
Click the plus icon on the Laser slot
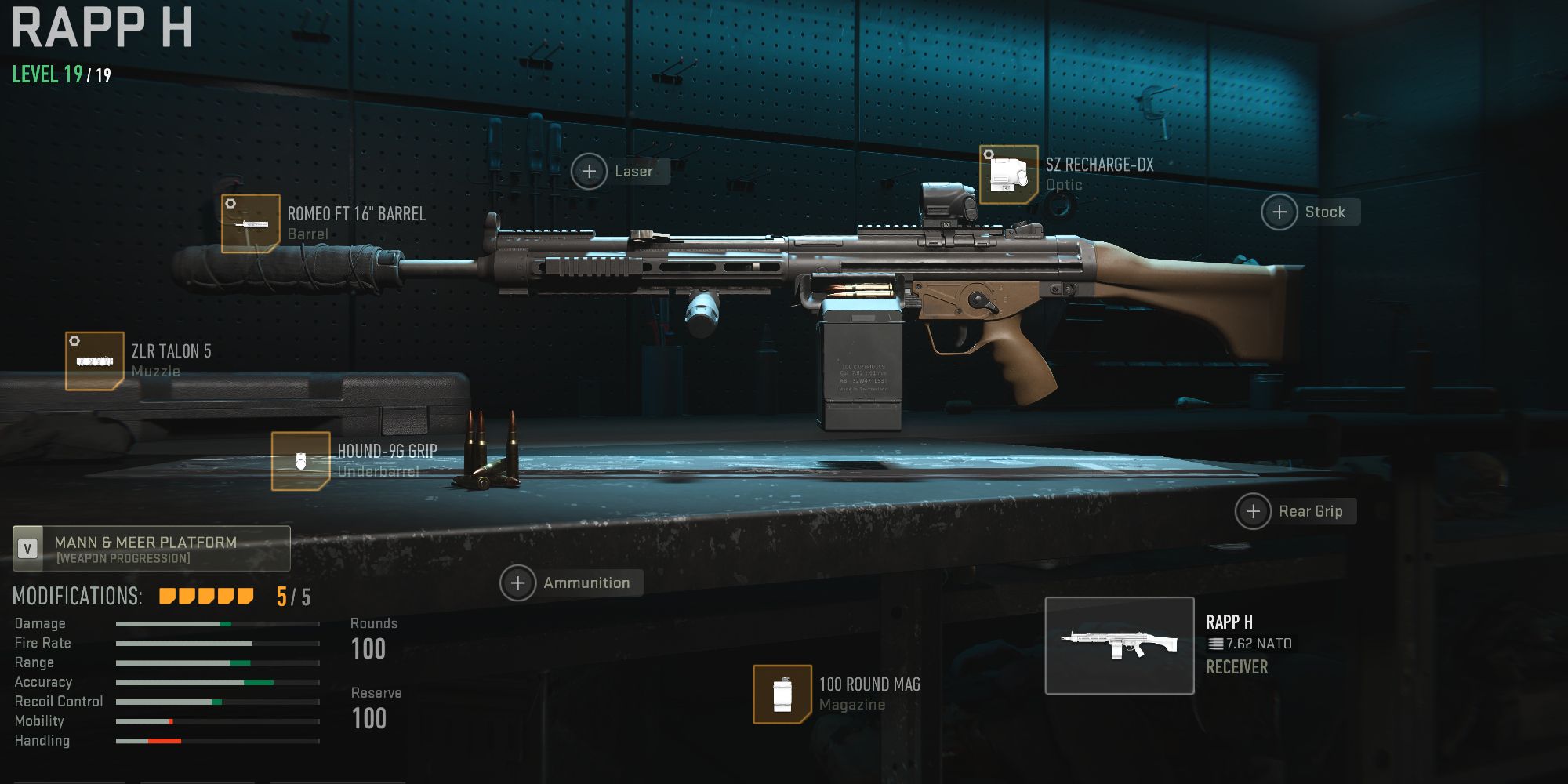(590, 171)
